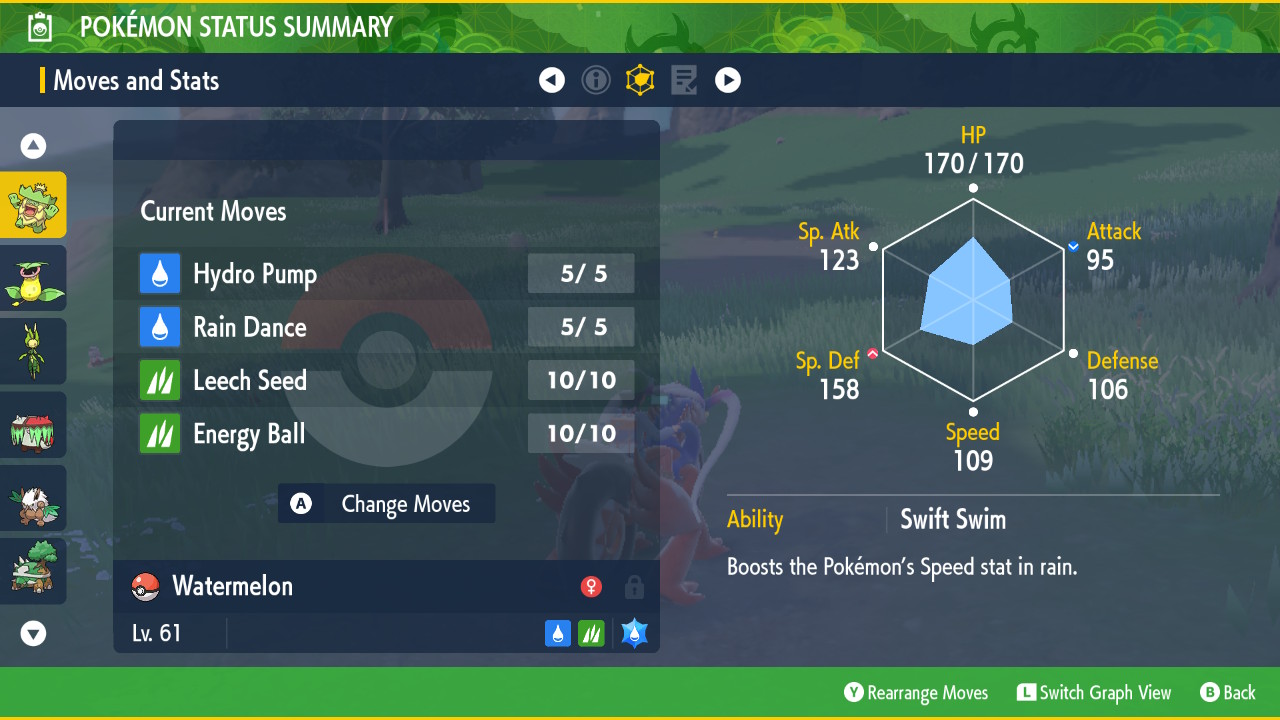The image size is (1280, 720).
Task: Switch to the info page tab
Action: (596, 80)
